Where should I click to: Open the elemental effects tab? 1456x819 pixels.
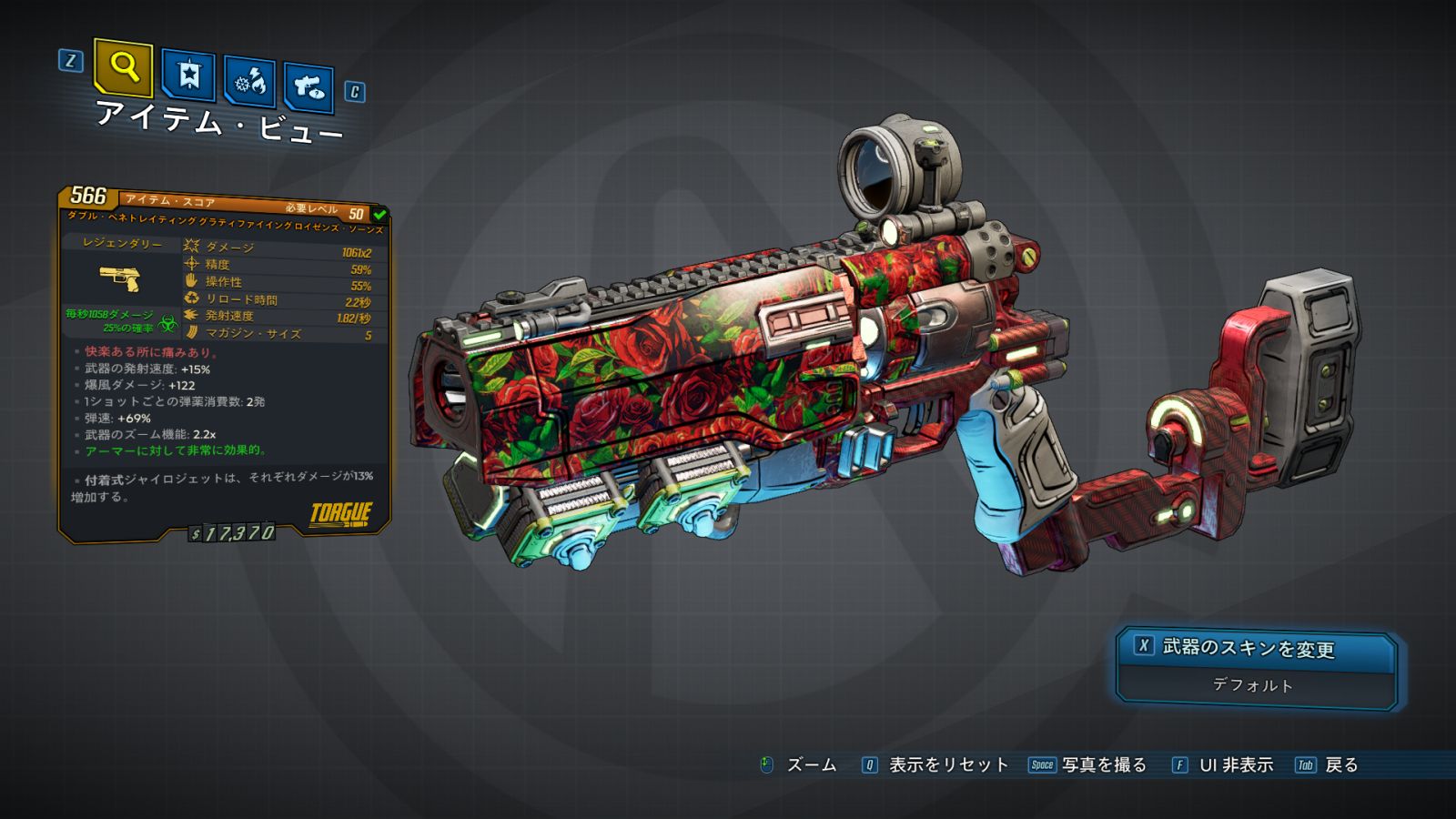point(250,83)
